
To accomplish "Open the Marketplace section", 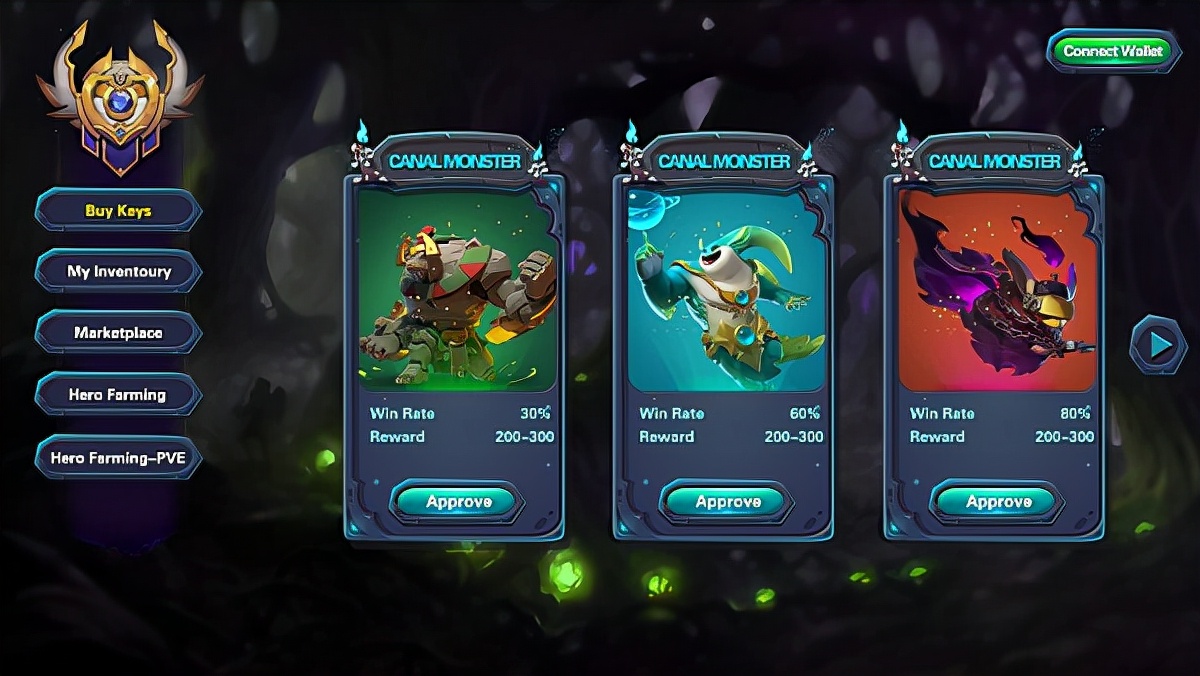I will (x=118, y=333).
